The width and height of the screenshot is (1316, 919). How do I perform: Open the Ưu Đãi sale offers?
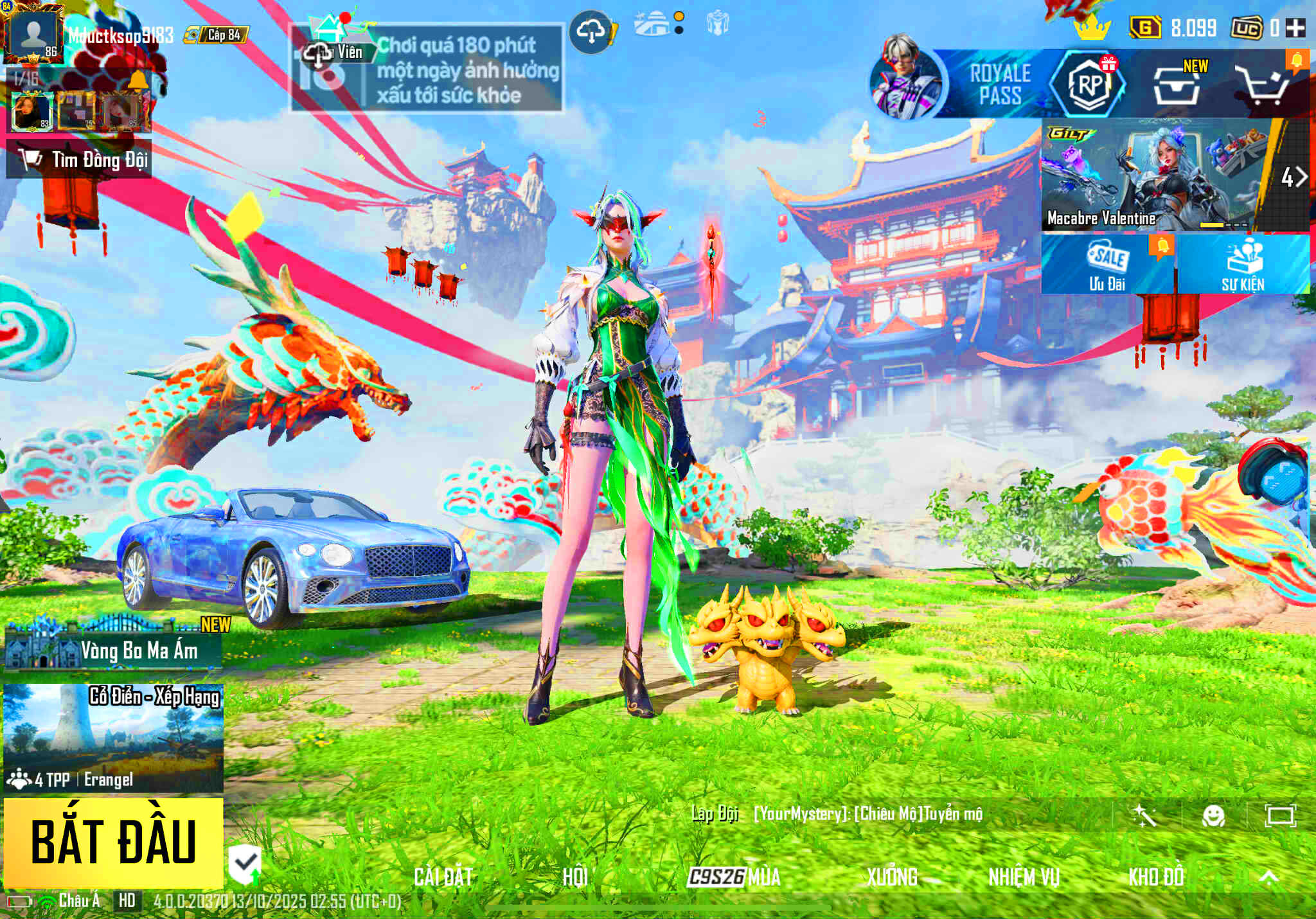coord(1107,265)
